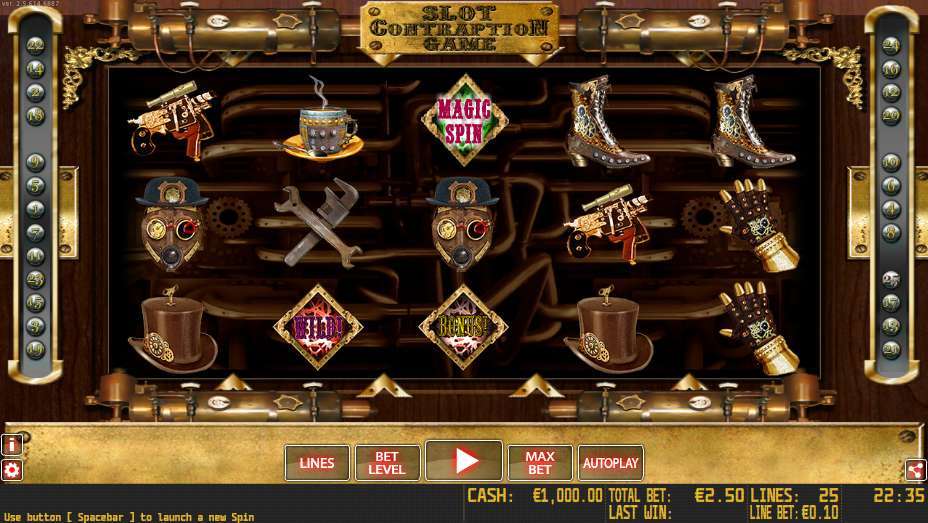Image resolution: width=928 pixels, height=523 pixels.
Task: Select payline number 14 indicator
Action: point(36,69)
